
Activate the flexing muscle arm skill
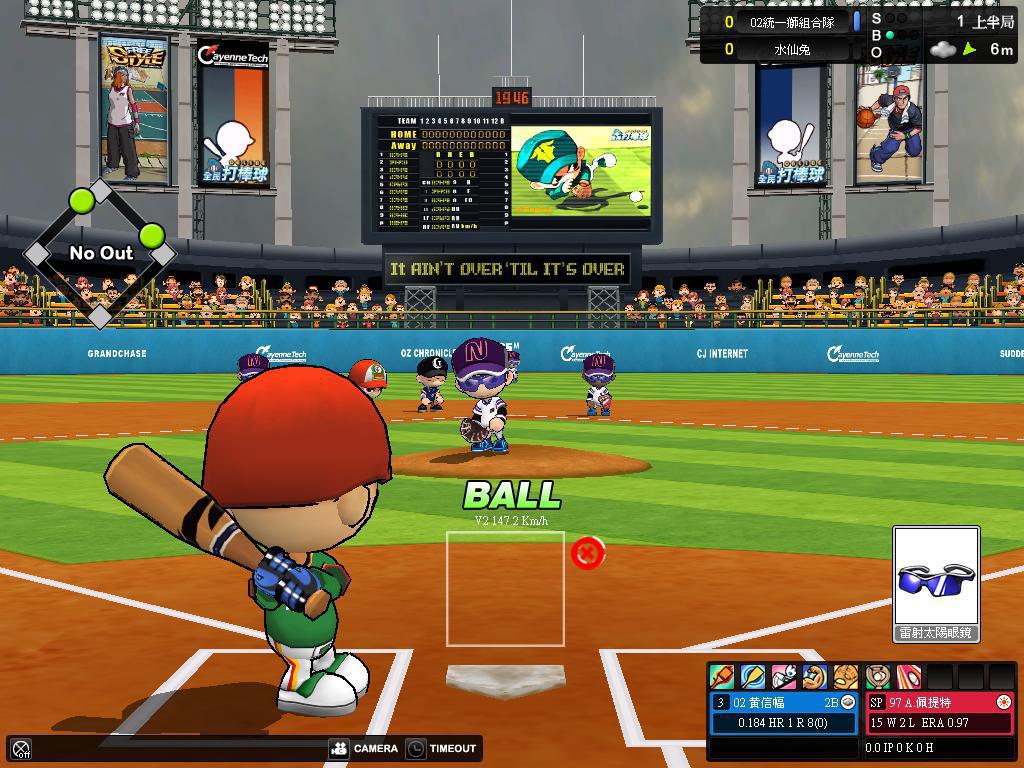[815, 677]
